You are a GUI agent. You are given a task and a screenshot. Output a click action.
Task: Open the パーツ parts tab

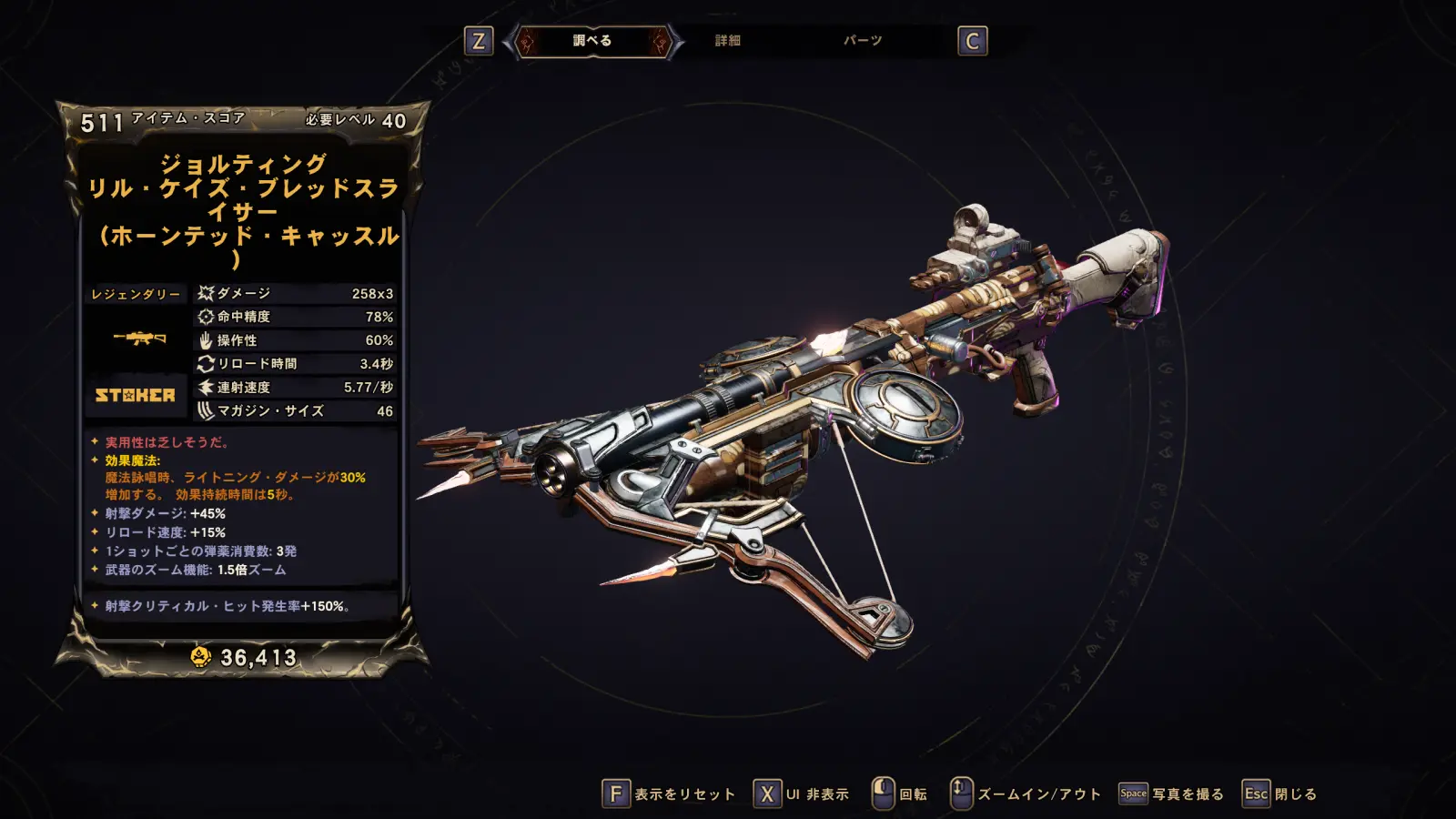point(862,41)
